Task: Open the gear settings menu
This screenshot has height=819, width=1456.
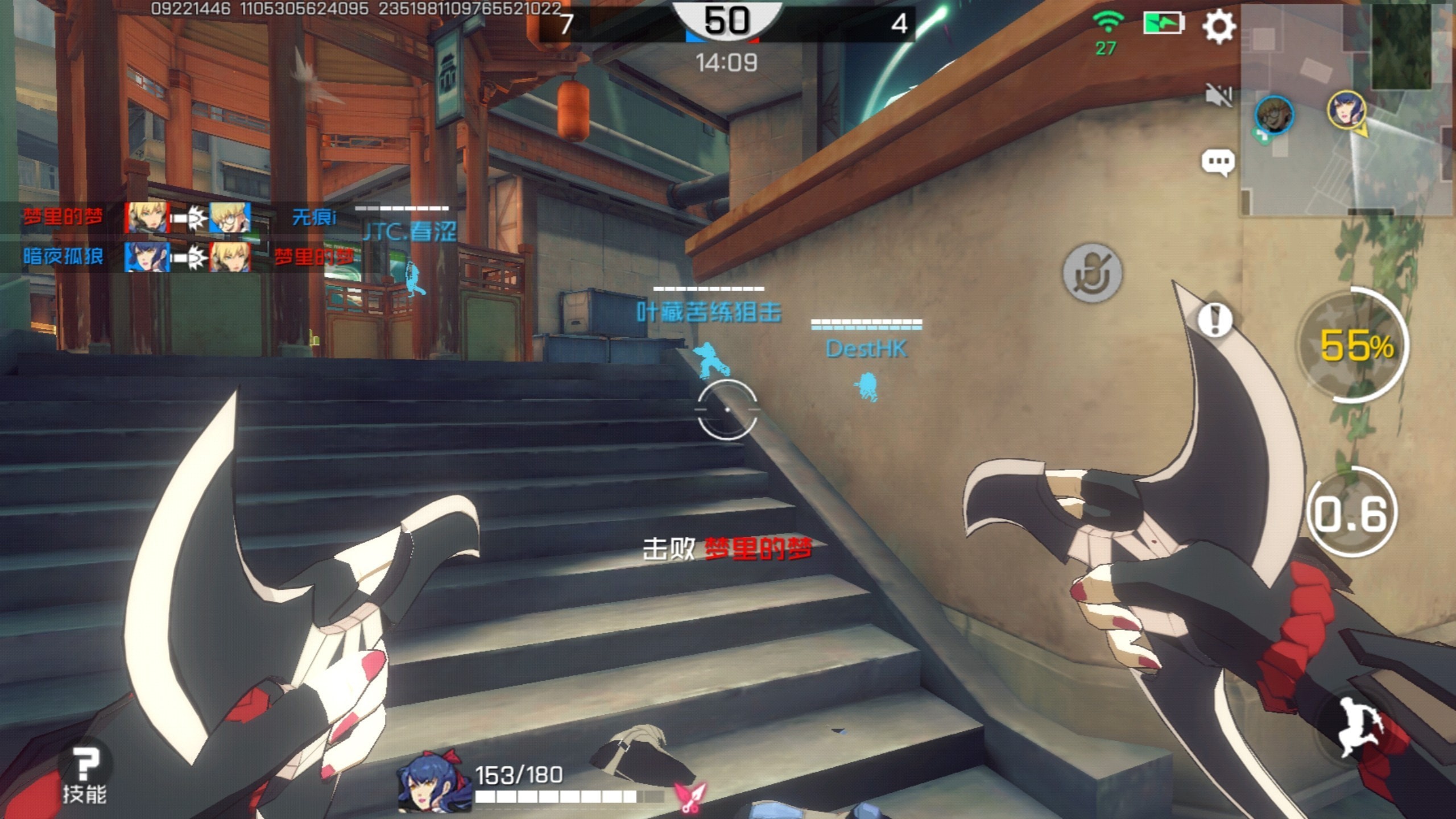Action: [1218, 26]
